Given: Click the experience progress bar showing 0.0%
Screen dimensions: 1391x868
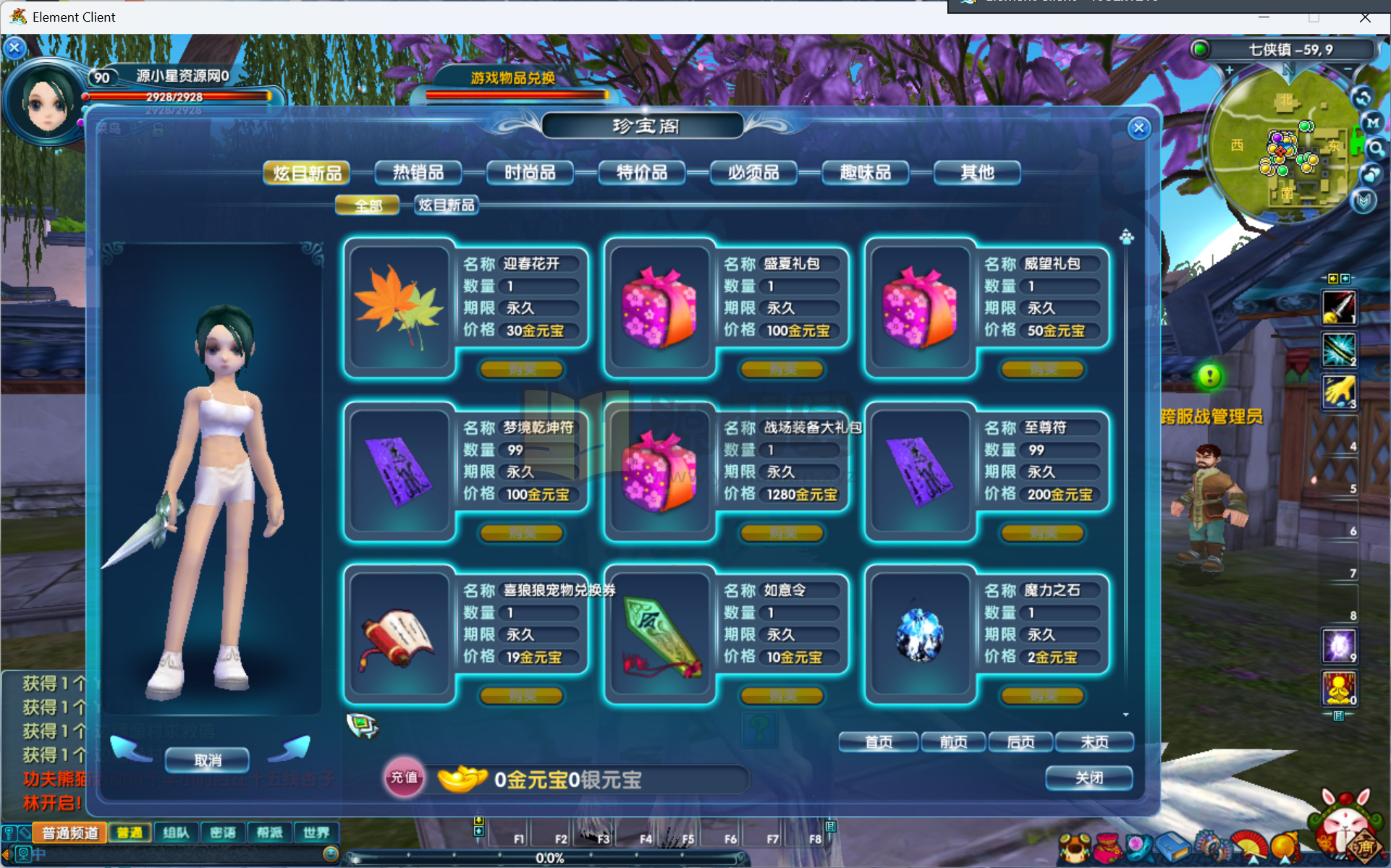Looking at the screenshot, I should [551, 859].
